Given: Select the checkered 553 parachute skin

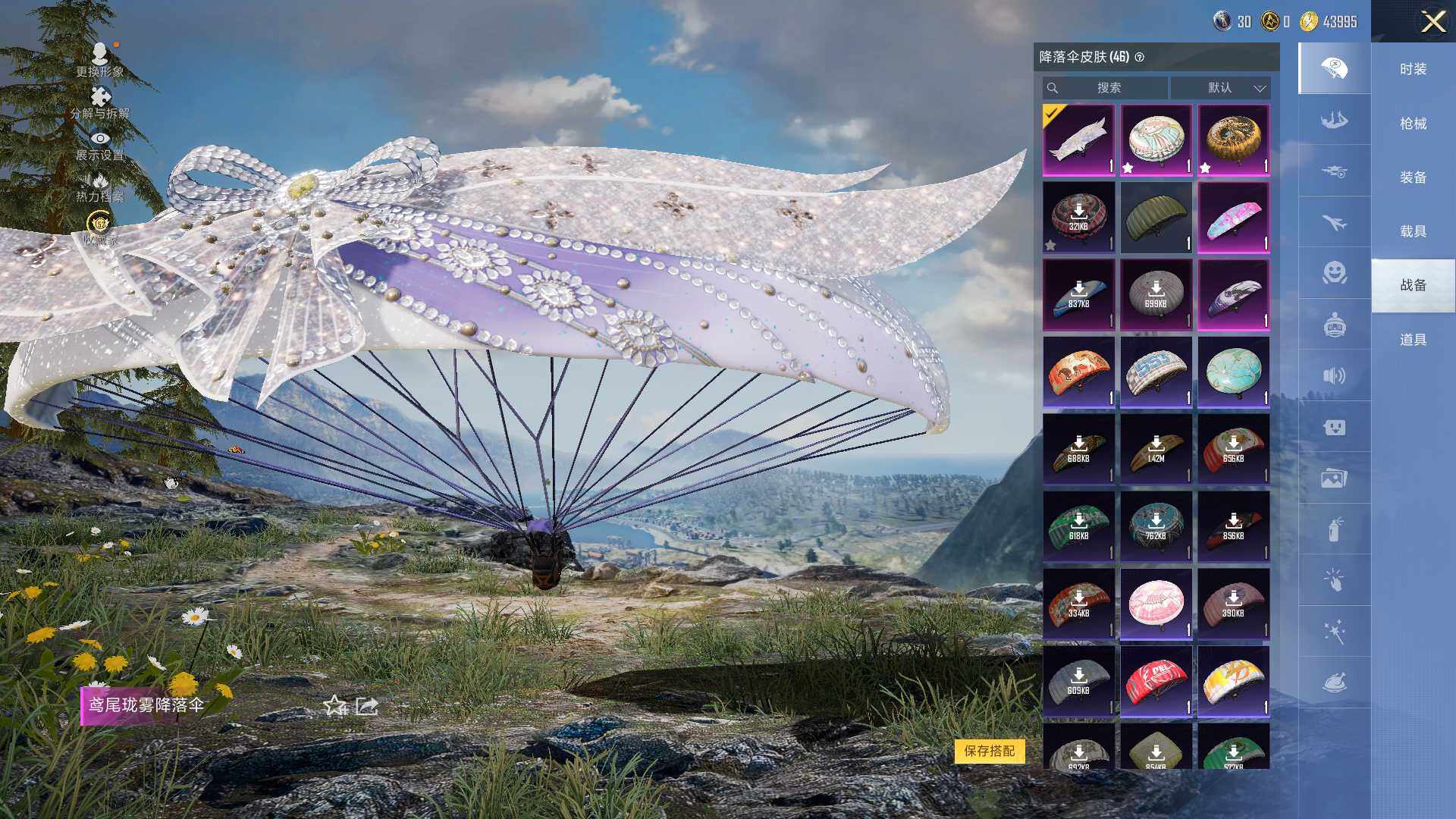Looking at the screenshot, I should pos(1156,372).
